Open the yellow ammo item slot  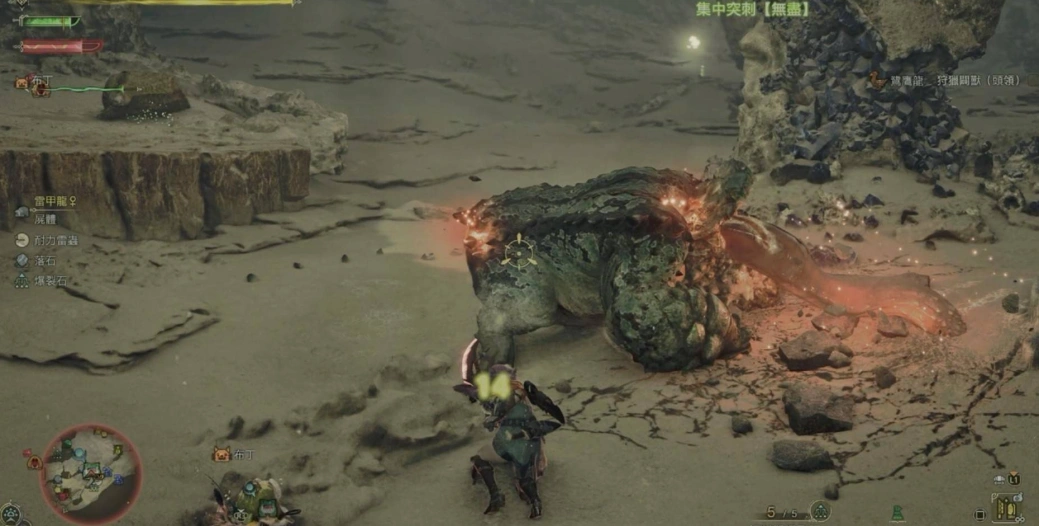pos(1006,507)
